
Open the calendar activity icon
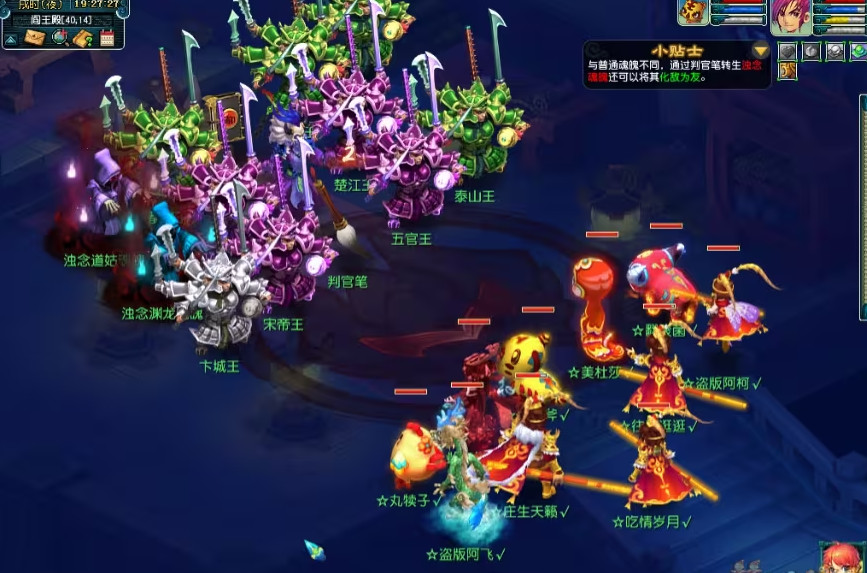point(107,38)
